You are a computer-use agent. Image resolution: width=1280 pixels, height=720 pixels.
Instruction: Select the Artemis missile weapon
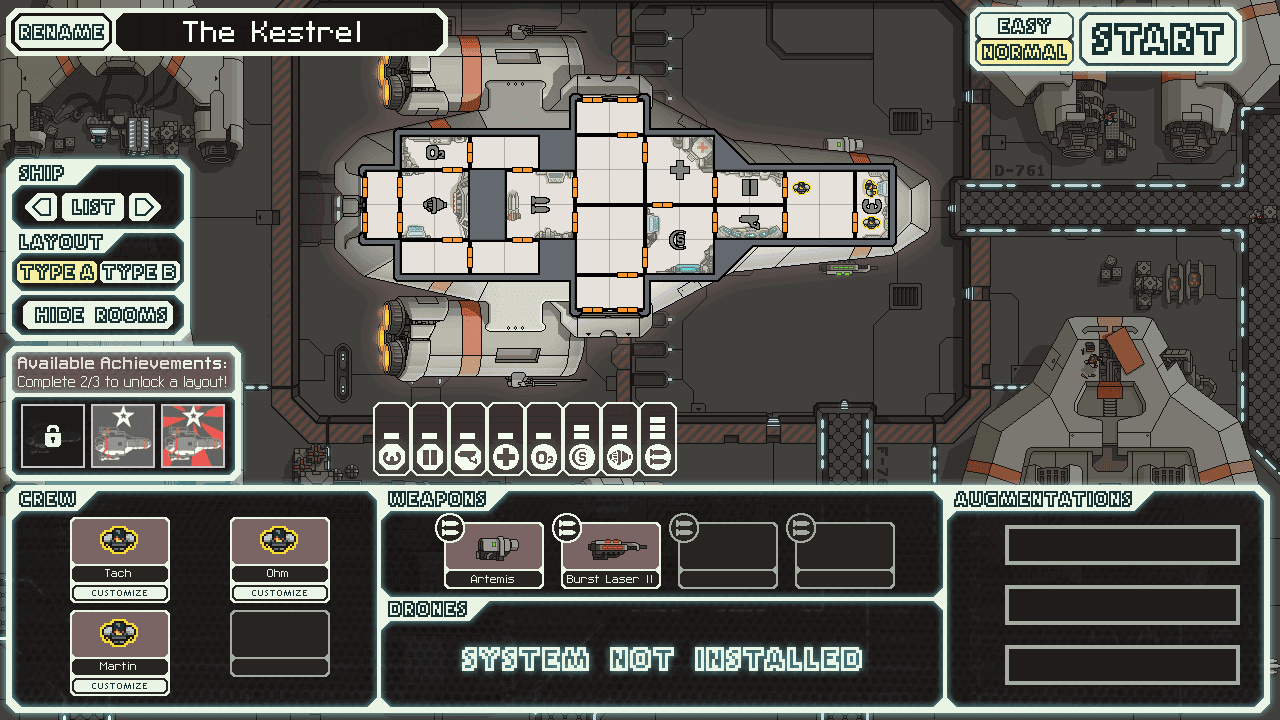coord(494,550)
